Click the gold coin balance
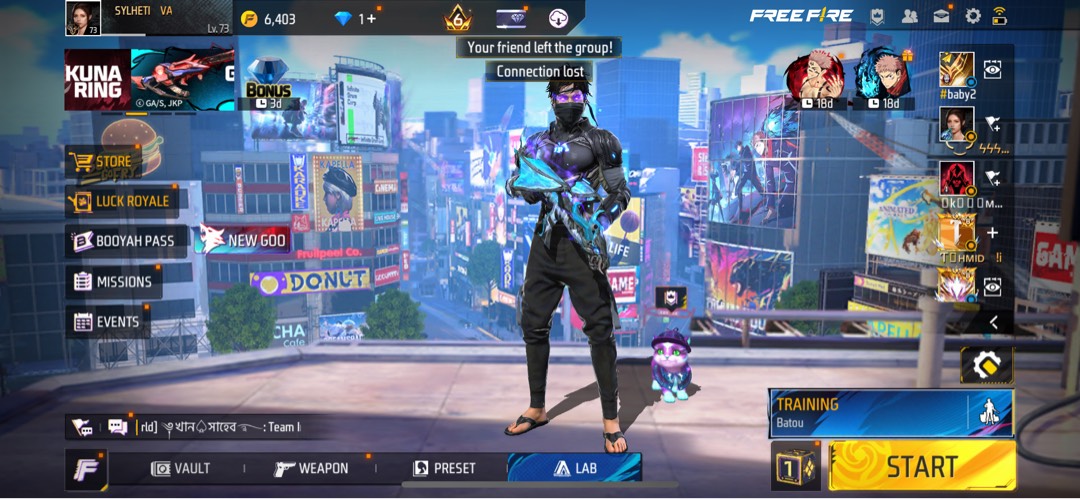 (268, 19)
